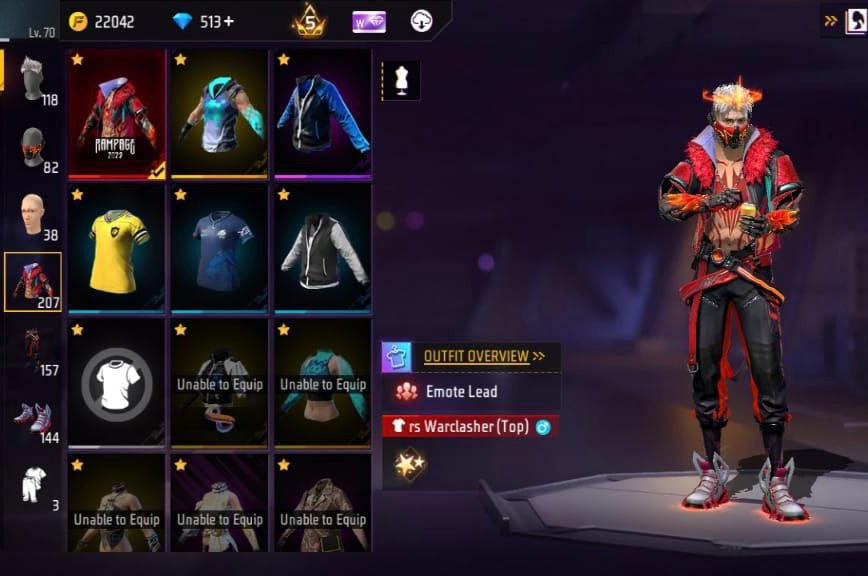This screenshot has height=576, width=868.
Task: Switch to the hair category tab
Action: coord(33,82)
